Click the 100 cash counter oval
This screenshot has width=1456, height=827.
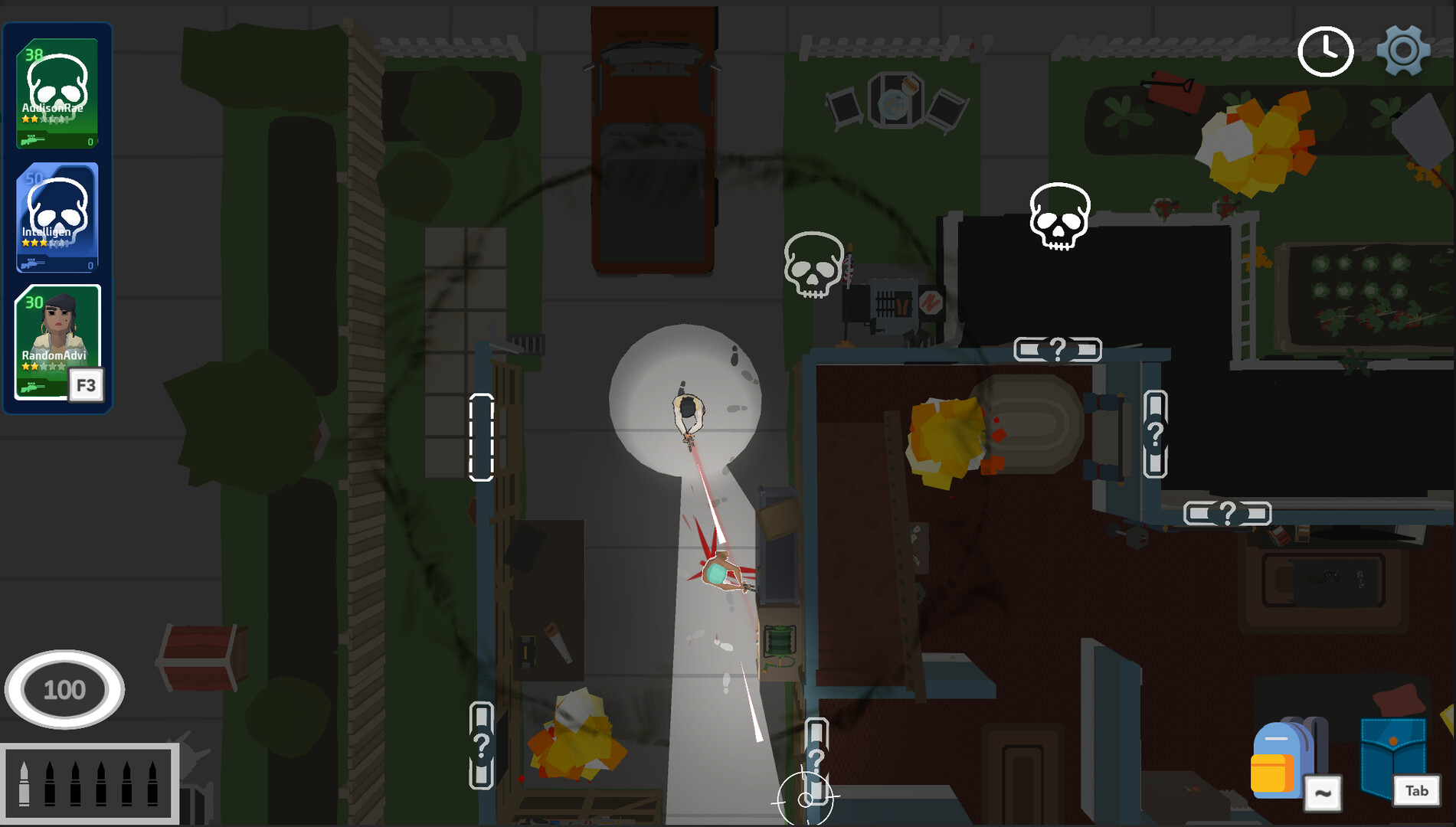(64, 688)
